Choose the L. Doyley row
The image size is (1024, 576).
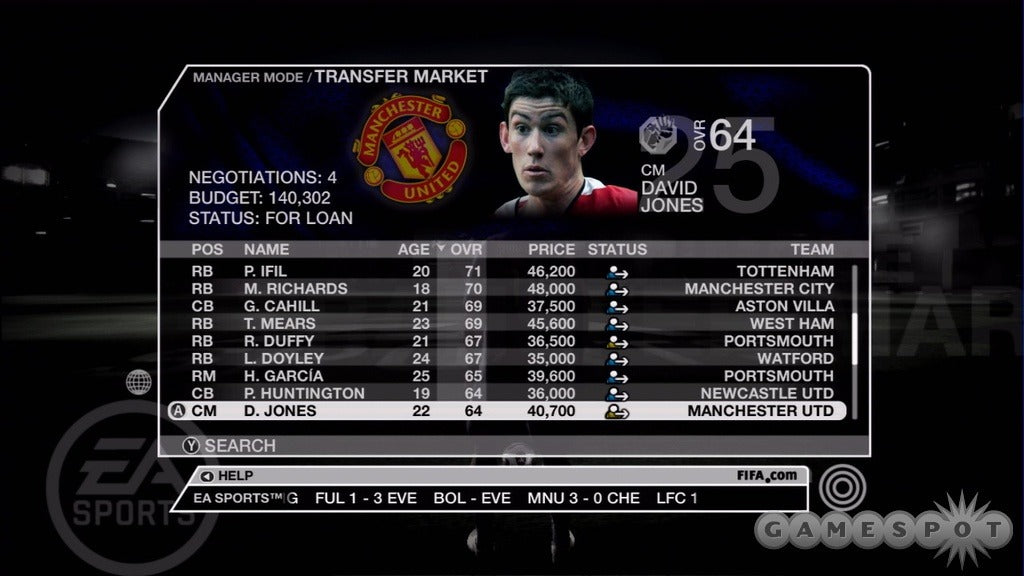pyautogui.click(x=512, y=358)
